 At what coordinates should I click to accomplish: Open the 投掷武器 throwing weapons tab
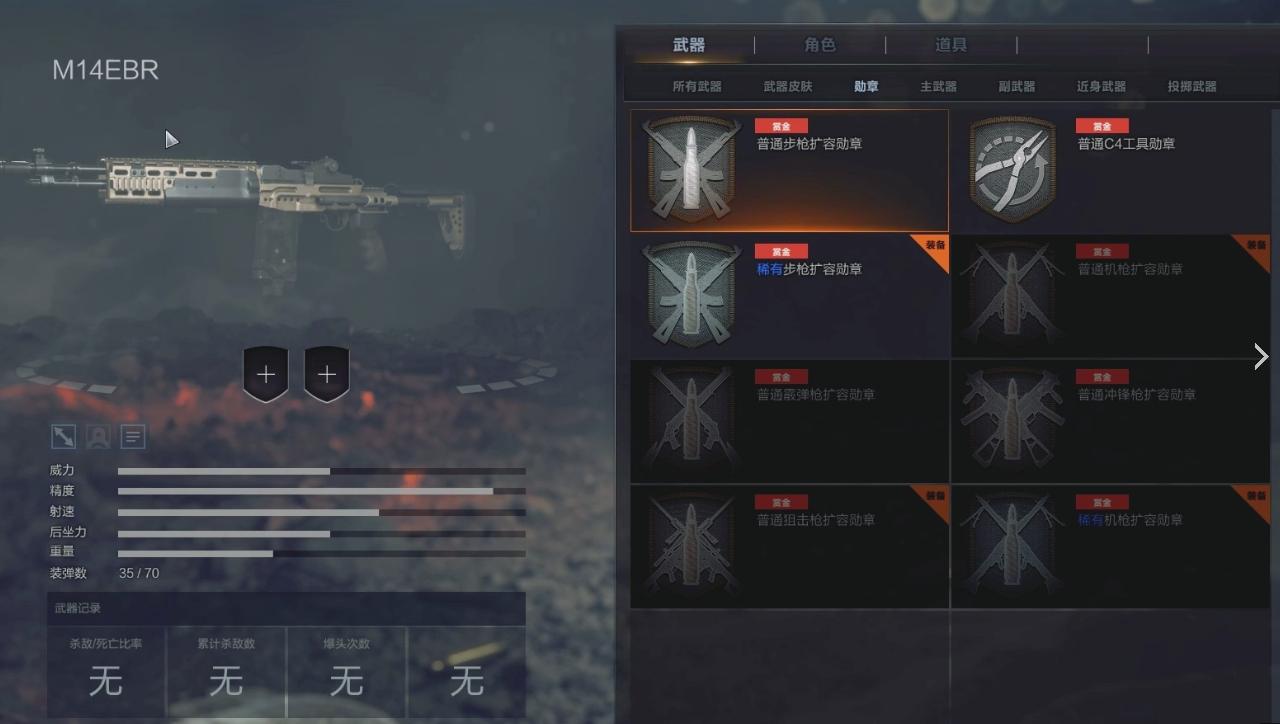[1192, 86]
